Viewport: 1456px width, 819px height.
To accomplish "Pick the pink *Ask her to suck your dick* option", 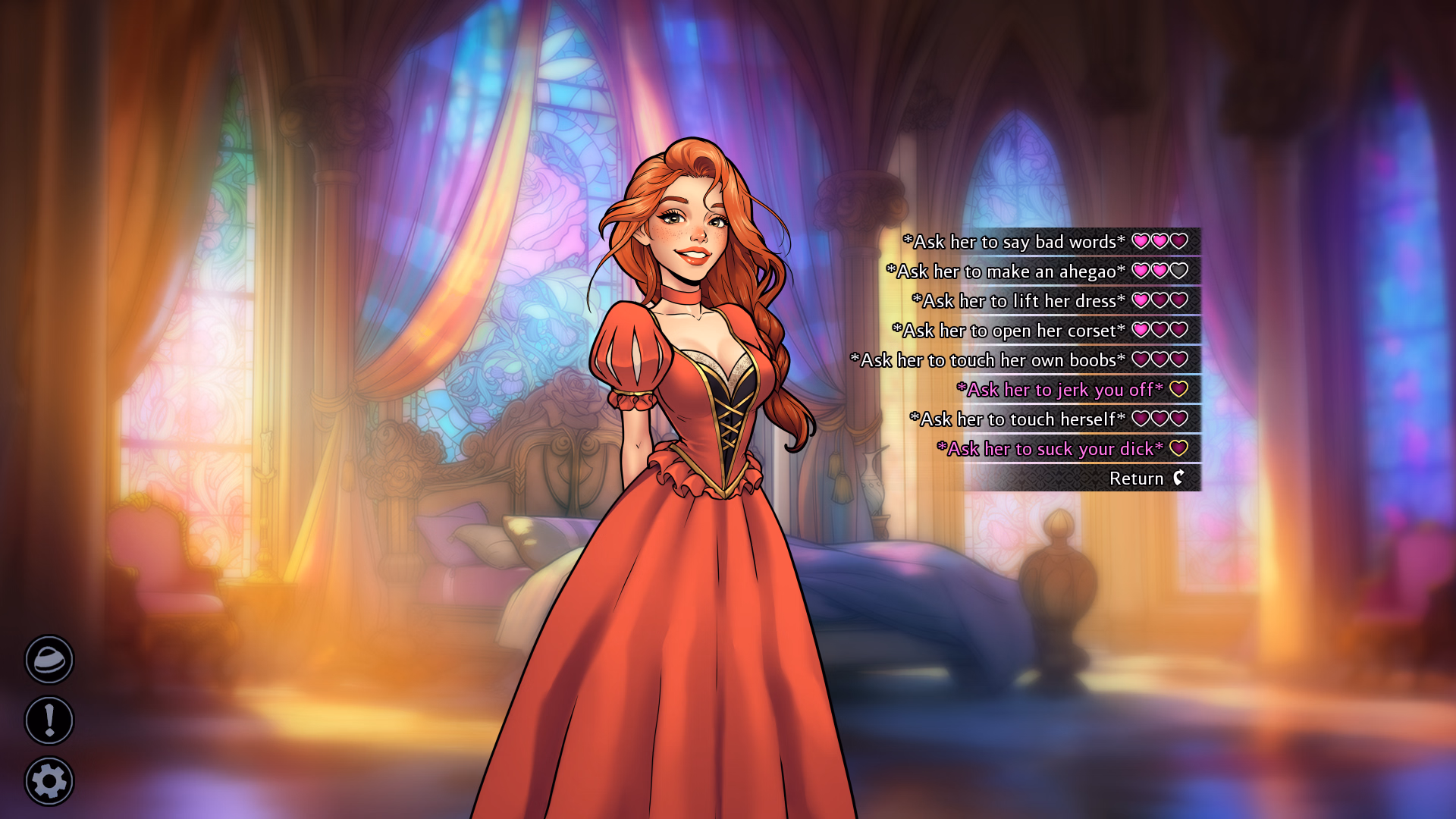I will pyautogui.click(x=1050, y=448).
